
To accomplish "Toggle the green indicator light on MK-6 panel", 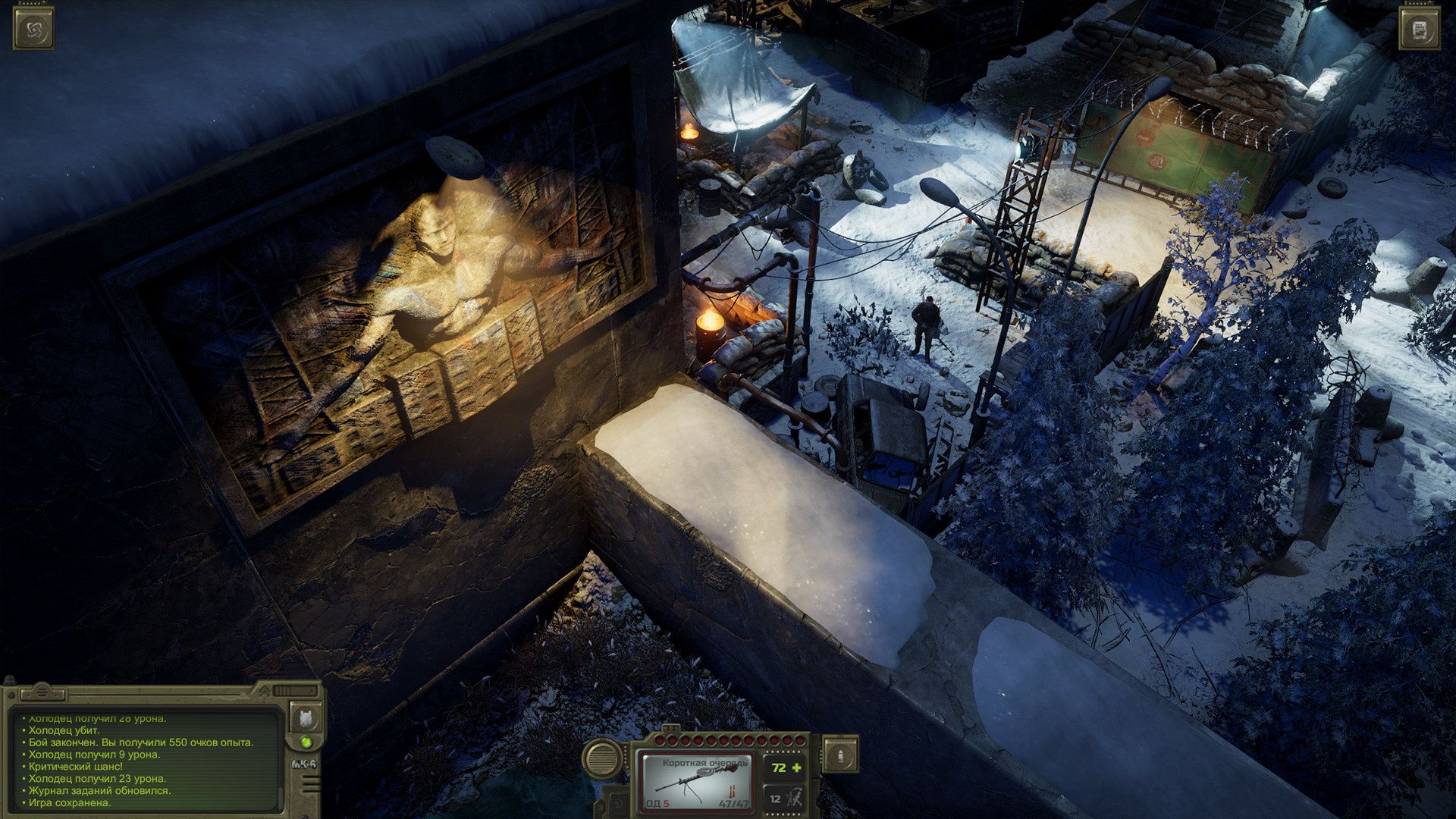I will pyautogui.click(x=306, y=741).
